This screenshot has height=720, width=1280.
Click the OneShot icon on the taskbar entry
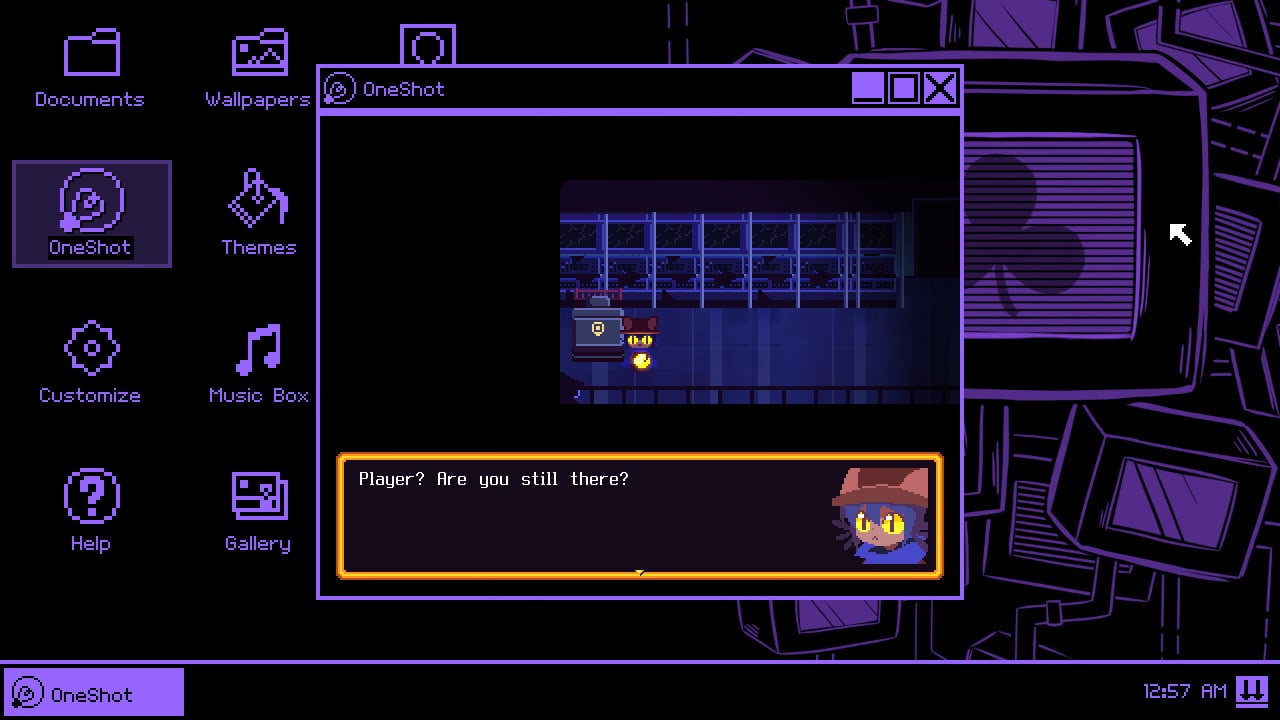point(29,691)
